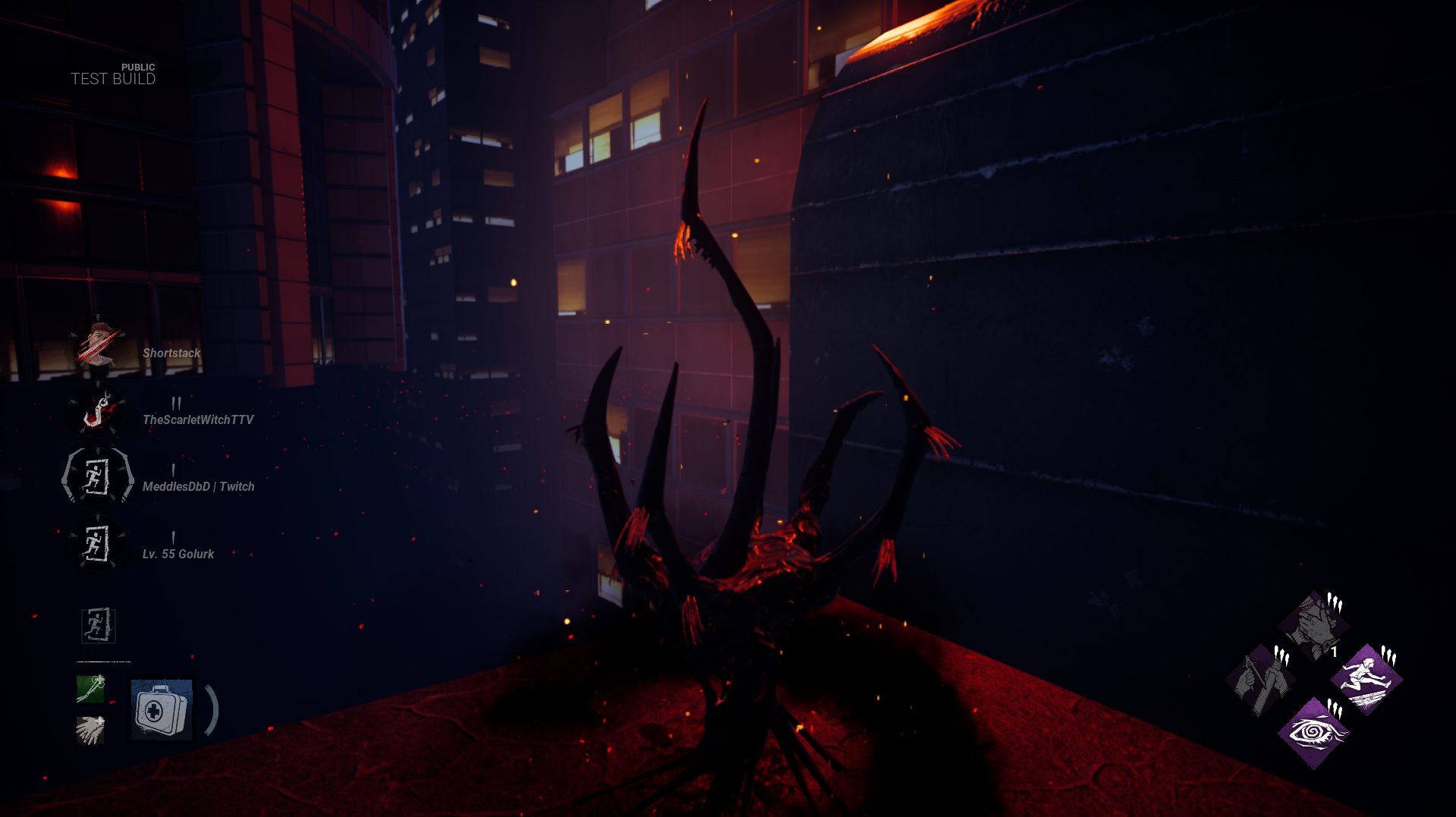The image size is (1456, 817).
Task: Select the gloves add-on icon
Action: (x=90, y=730)
